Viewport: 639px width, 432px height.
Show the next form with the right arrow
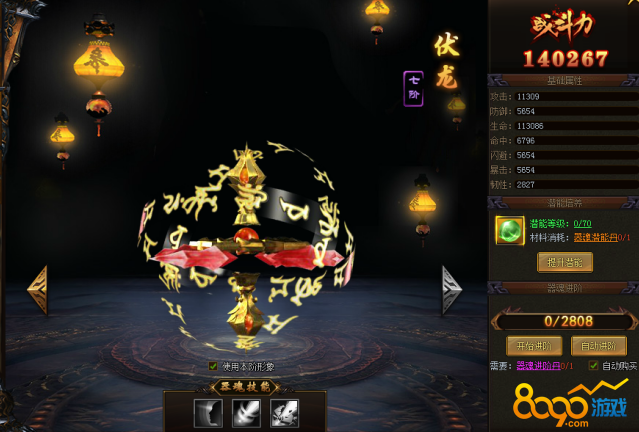coord(452,291)
